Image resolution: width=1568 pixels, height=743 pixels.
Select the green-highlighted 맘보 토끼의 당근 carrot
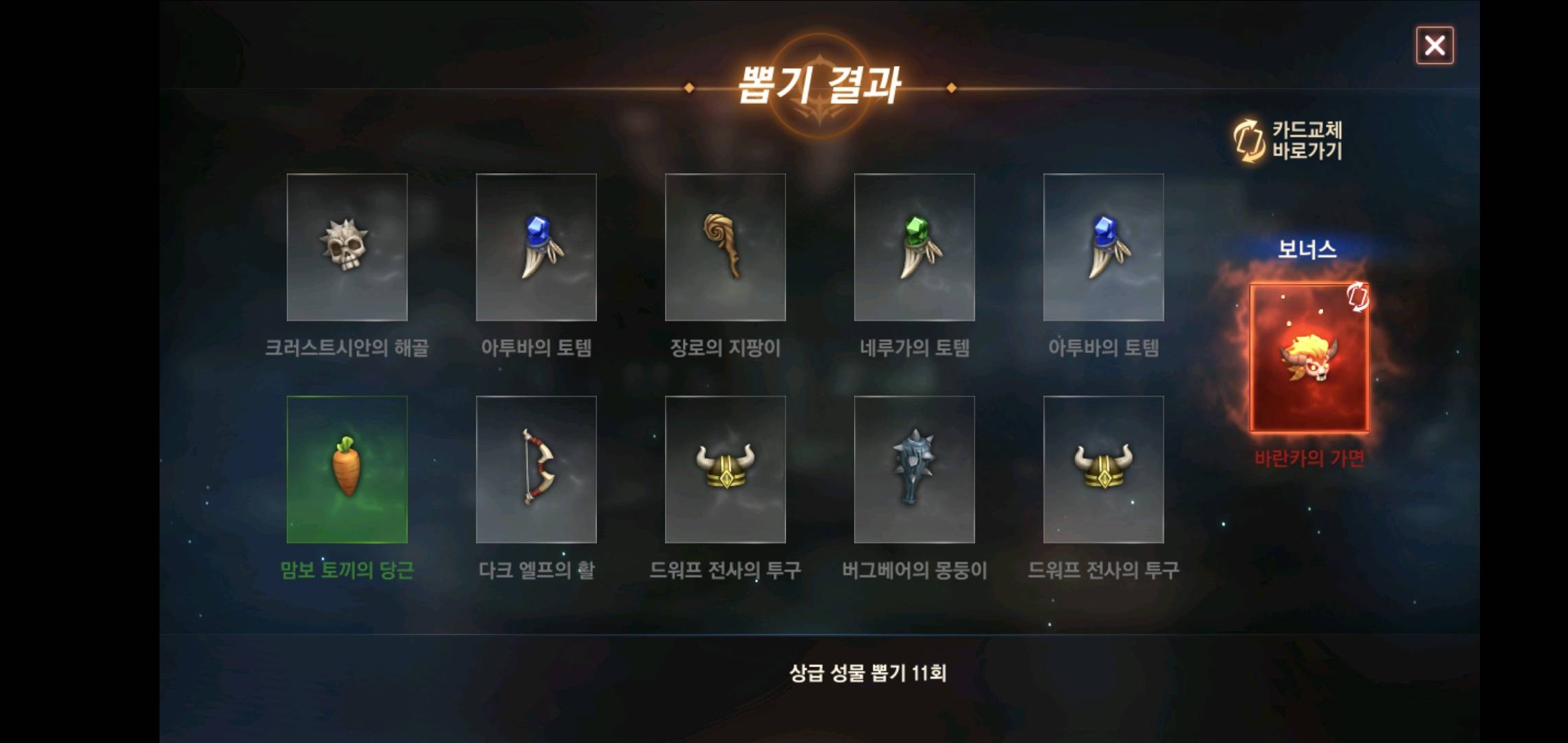pyautogui.click(x=347, y=469)
